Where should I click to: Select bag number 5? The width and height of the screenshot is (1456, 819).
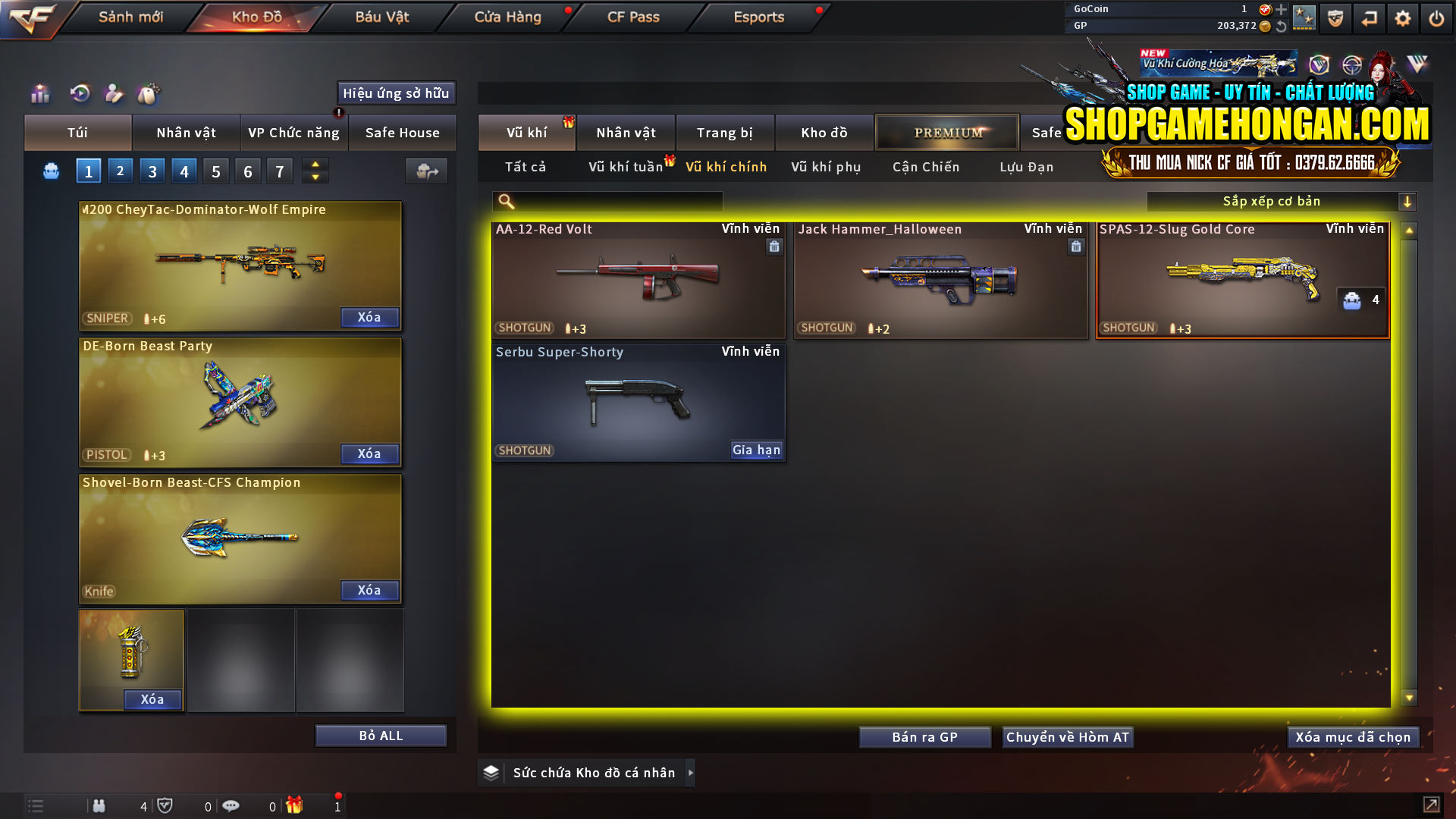pyautogui.click(x=215, y=171)
